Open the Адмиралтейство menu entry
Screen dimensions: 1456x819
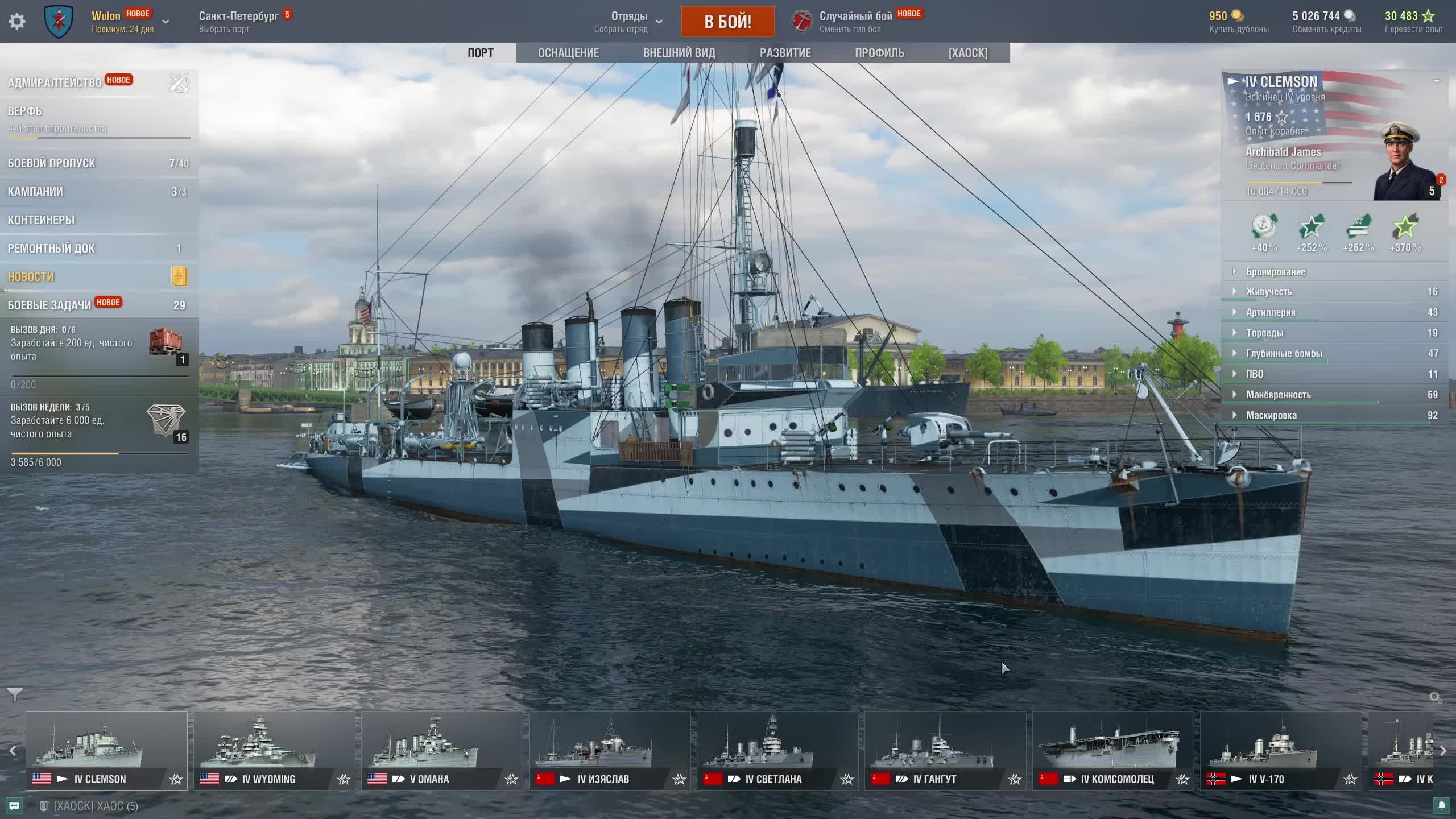coord(55,83)
